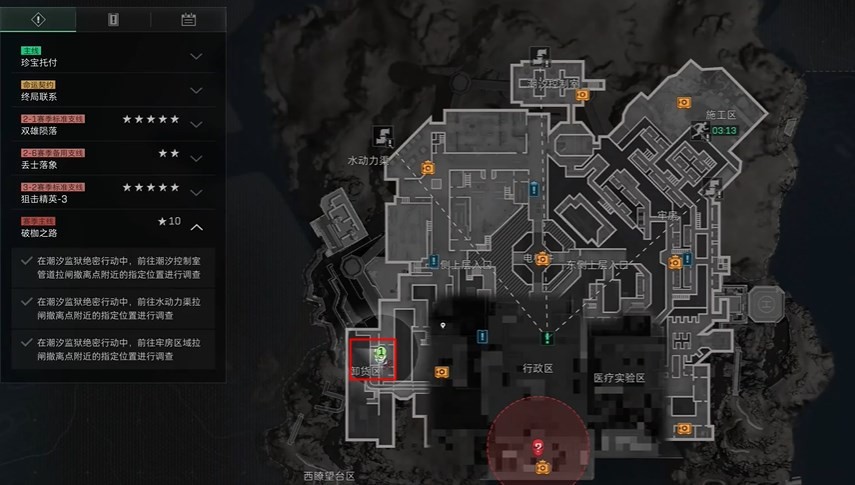Expand the 珍宝托付 main quest entry
The image size is (855, 485).
coord(196,56)
